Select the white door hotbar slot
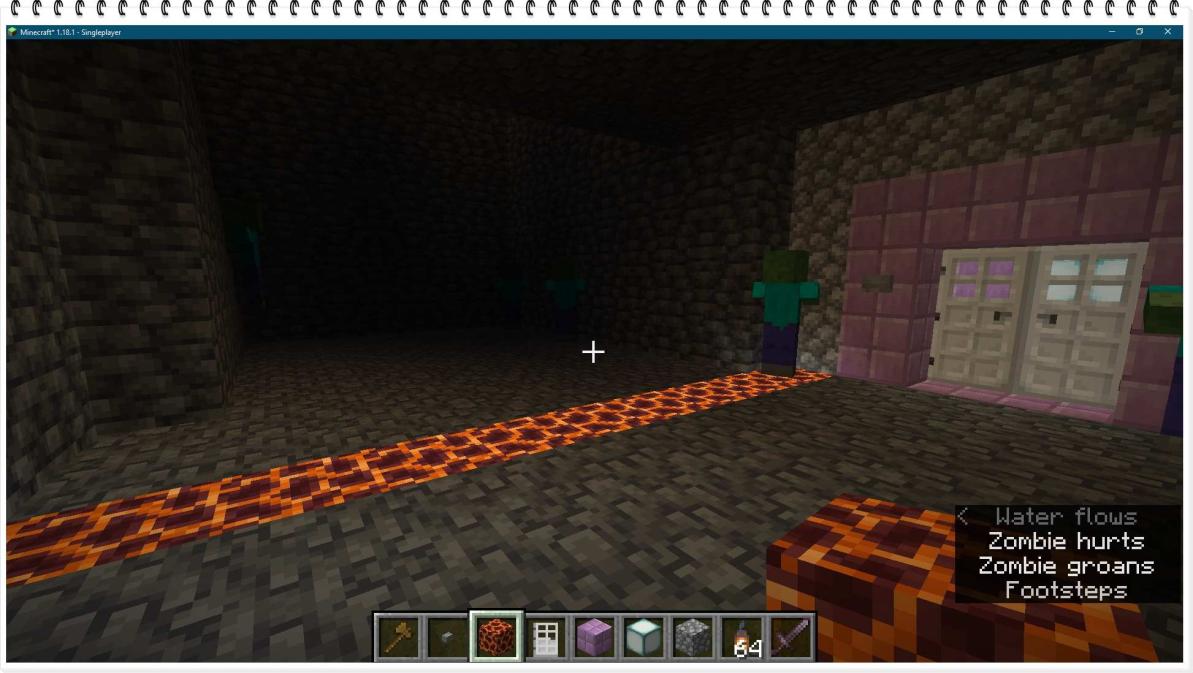The image size is (1193, 673). coord(546,637)
